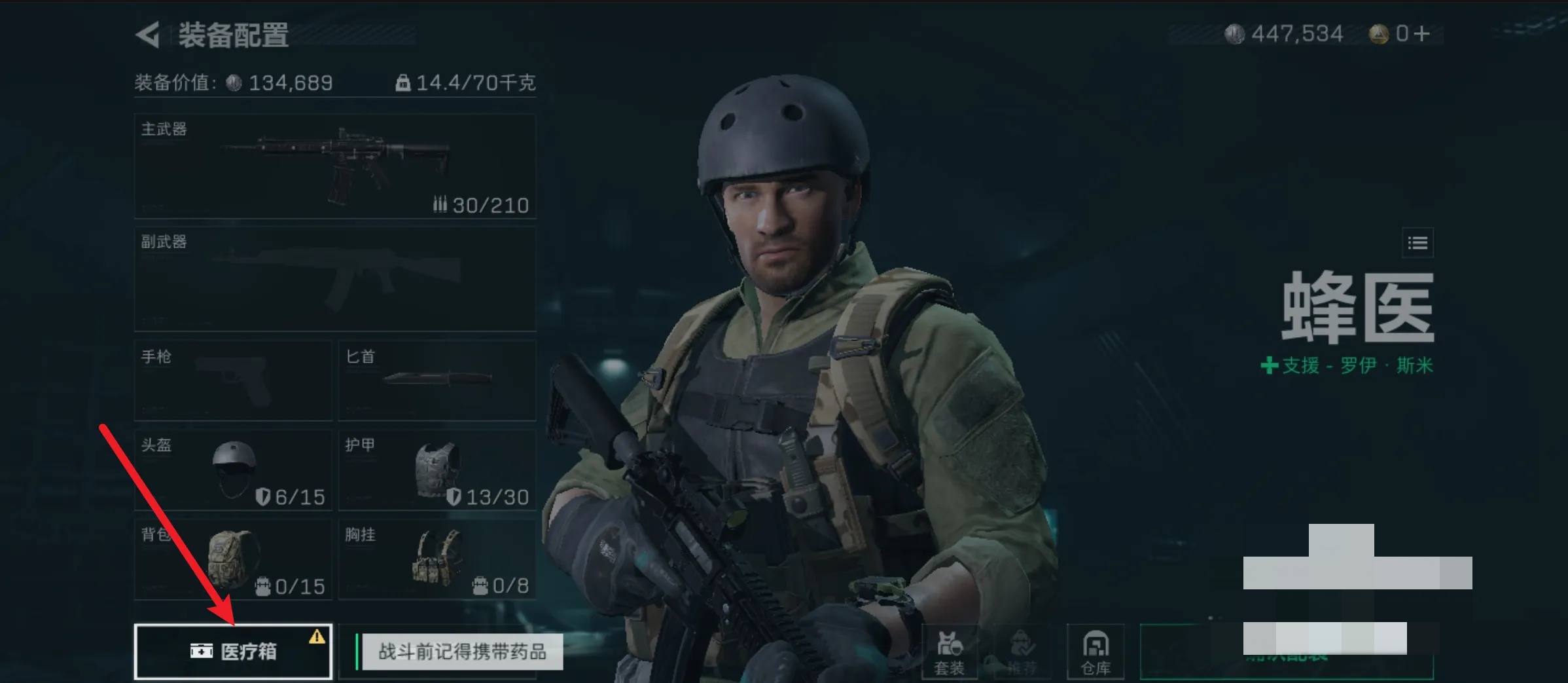Screen dimensions: 1568x683
Task: Choose the knife in the 匕首 slot
Action: tap(437, 380)
